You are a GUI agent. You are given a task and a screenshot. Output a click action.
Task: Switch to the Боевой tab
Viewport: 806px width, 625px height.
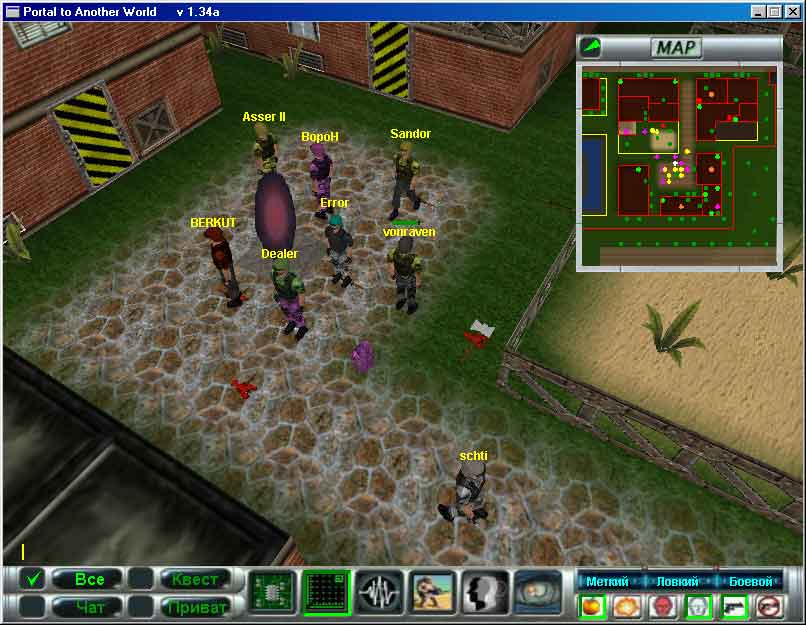pos(750,581)
